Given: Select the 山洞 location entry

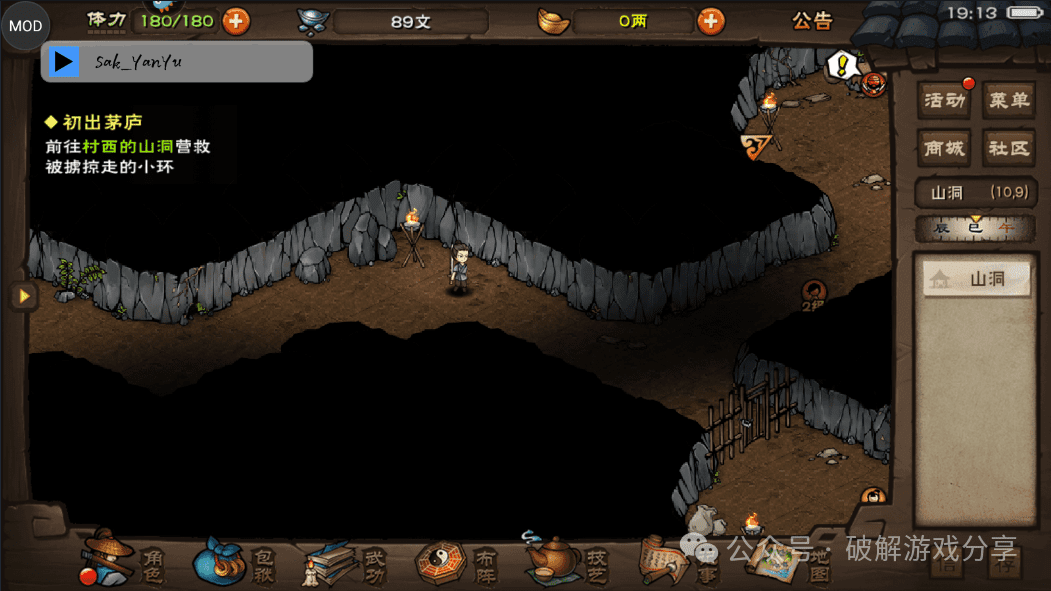Looking at the screenshot, I should click(x=975, y=280).
